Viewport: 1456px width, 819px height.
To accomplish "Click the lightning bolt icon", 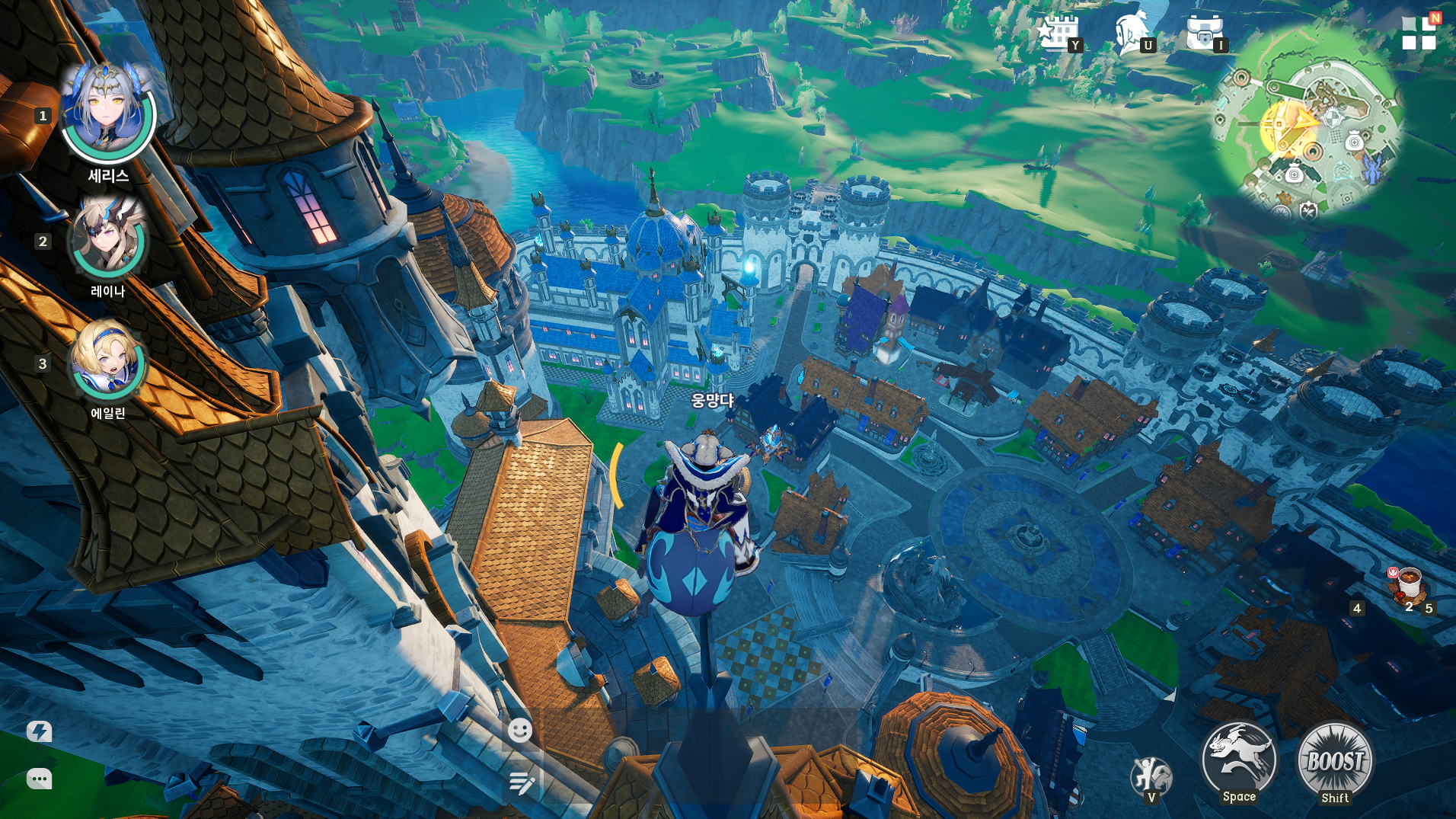I will (x=40, y=731).
